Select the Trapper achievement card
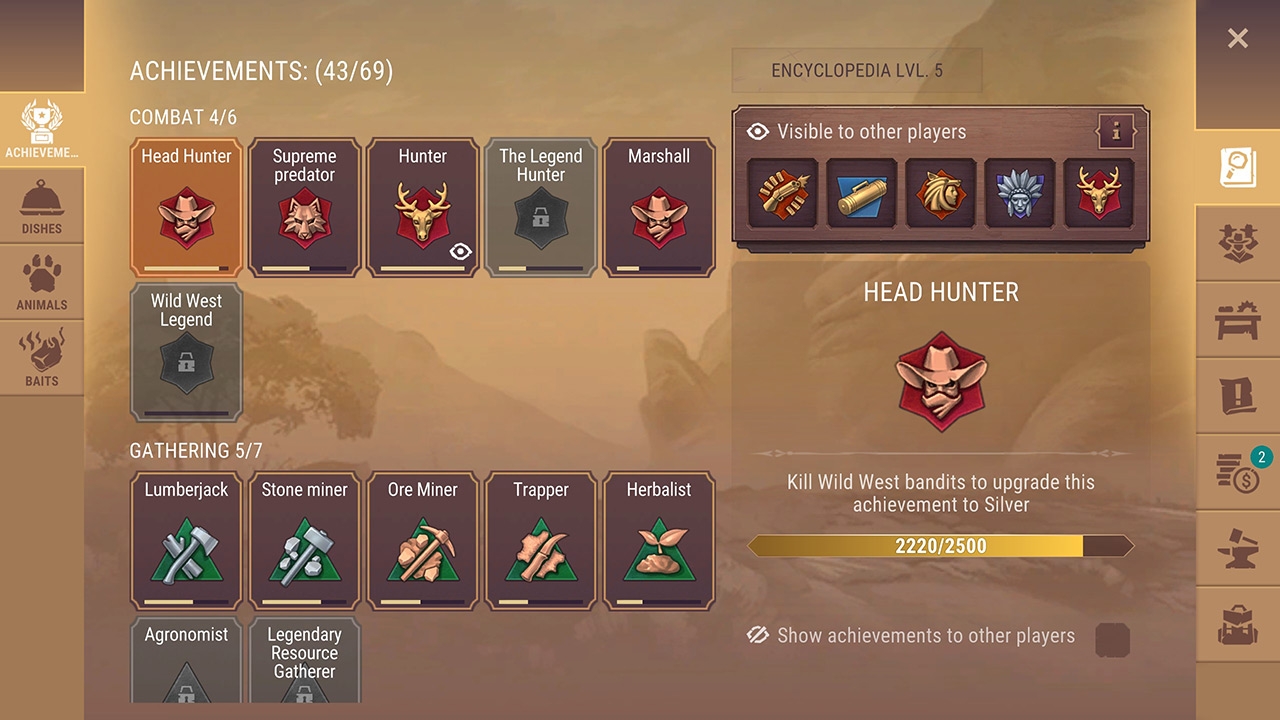 click(x=540, y=541)
